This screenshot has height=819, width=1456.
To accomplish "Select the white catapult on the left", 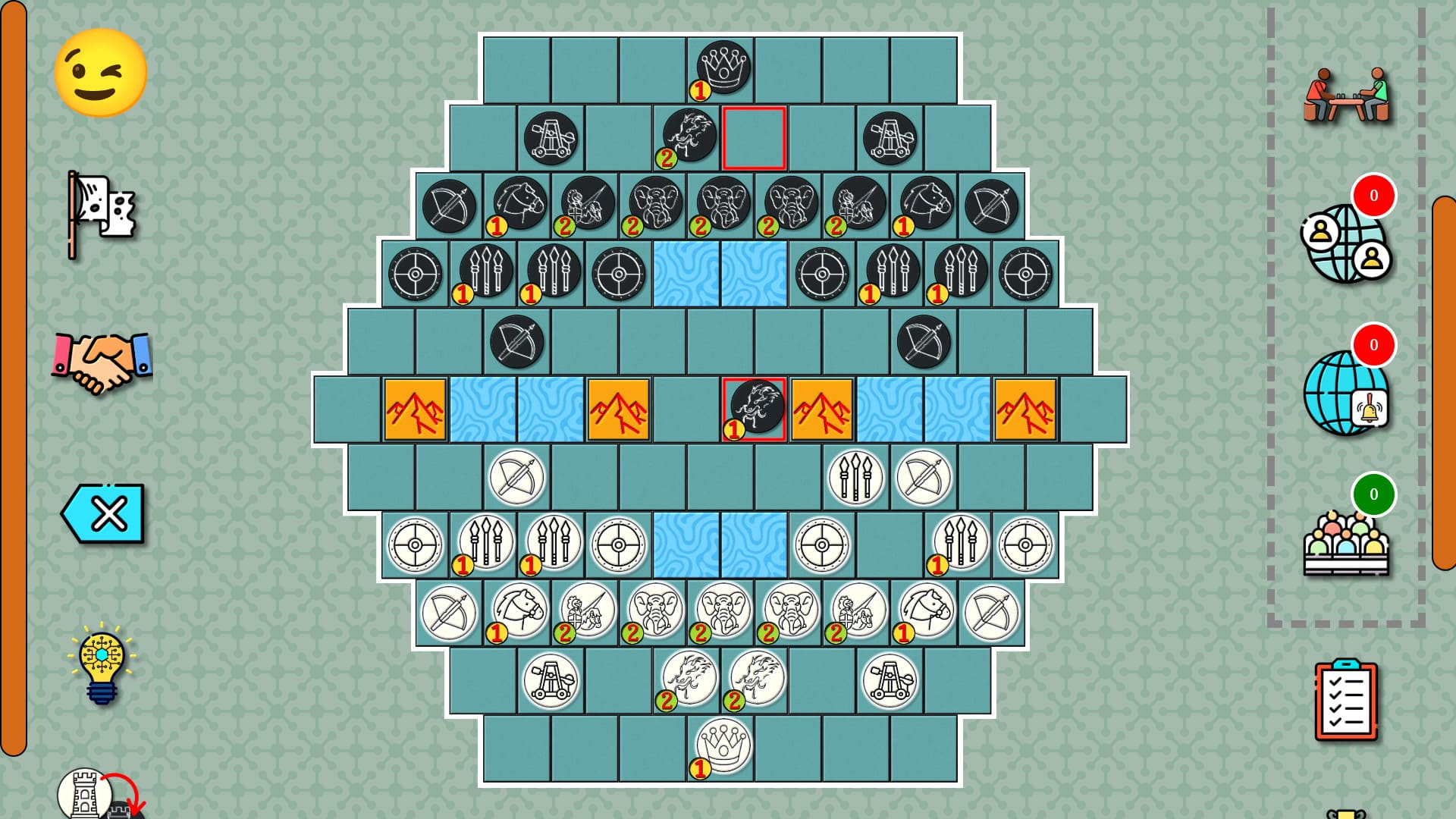I will point(551,680).
